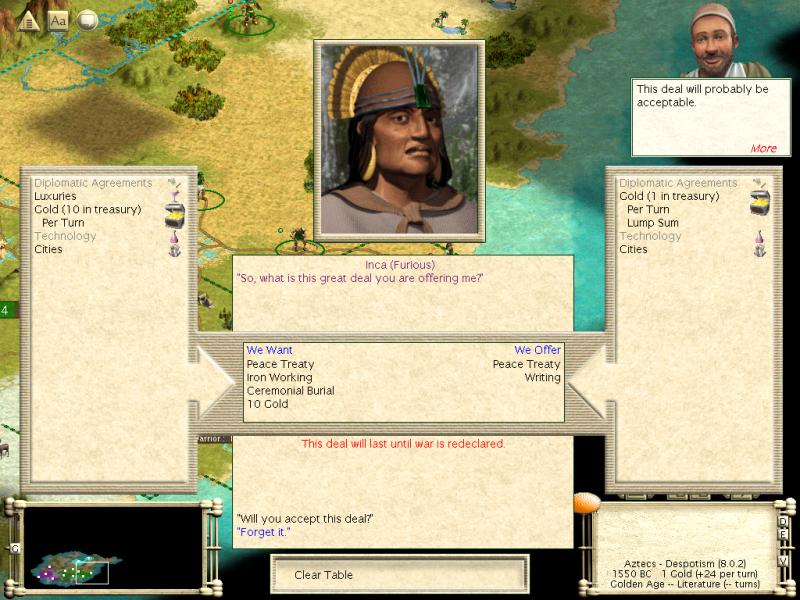Choose the "Forget it." reply

point(263,532)
